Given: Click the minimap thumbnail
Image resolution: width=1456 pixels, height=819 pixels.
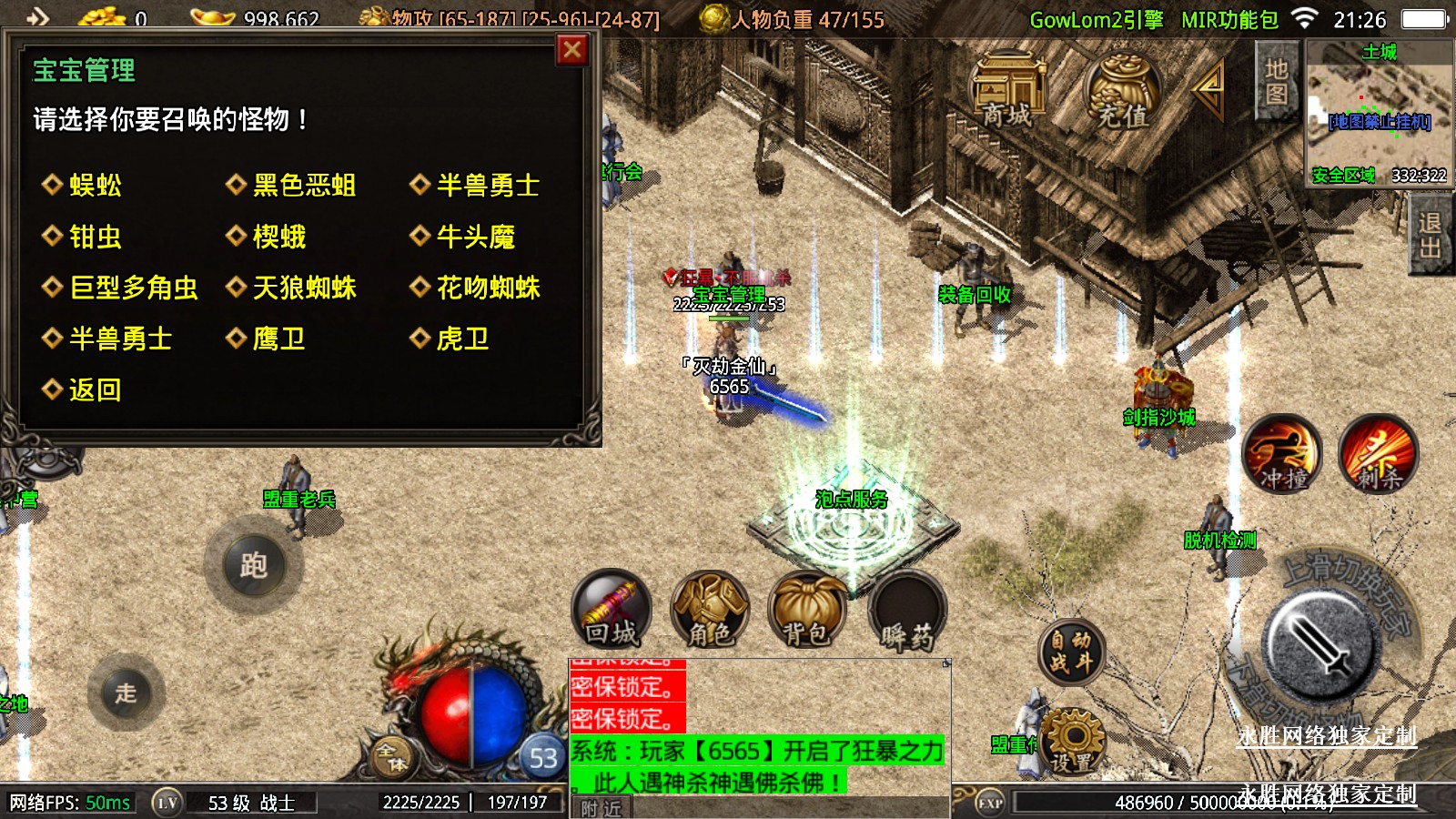Looking at the screenshot, I should [x=1379, y=111].
